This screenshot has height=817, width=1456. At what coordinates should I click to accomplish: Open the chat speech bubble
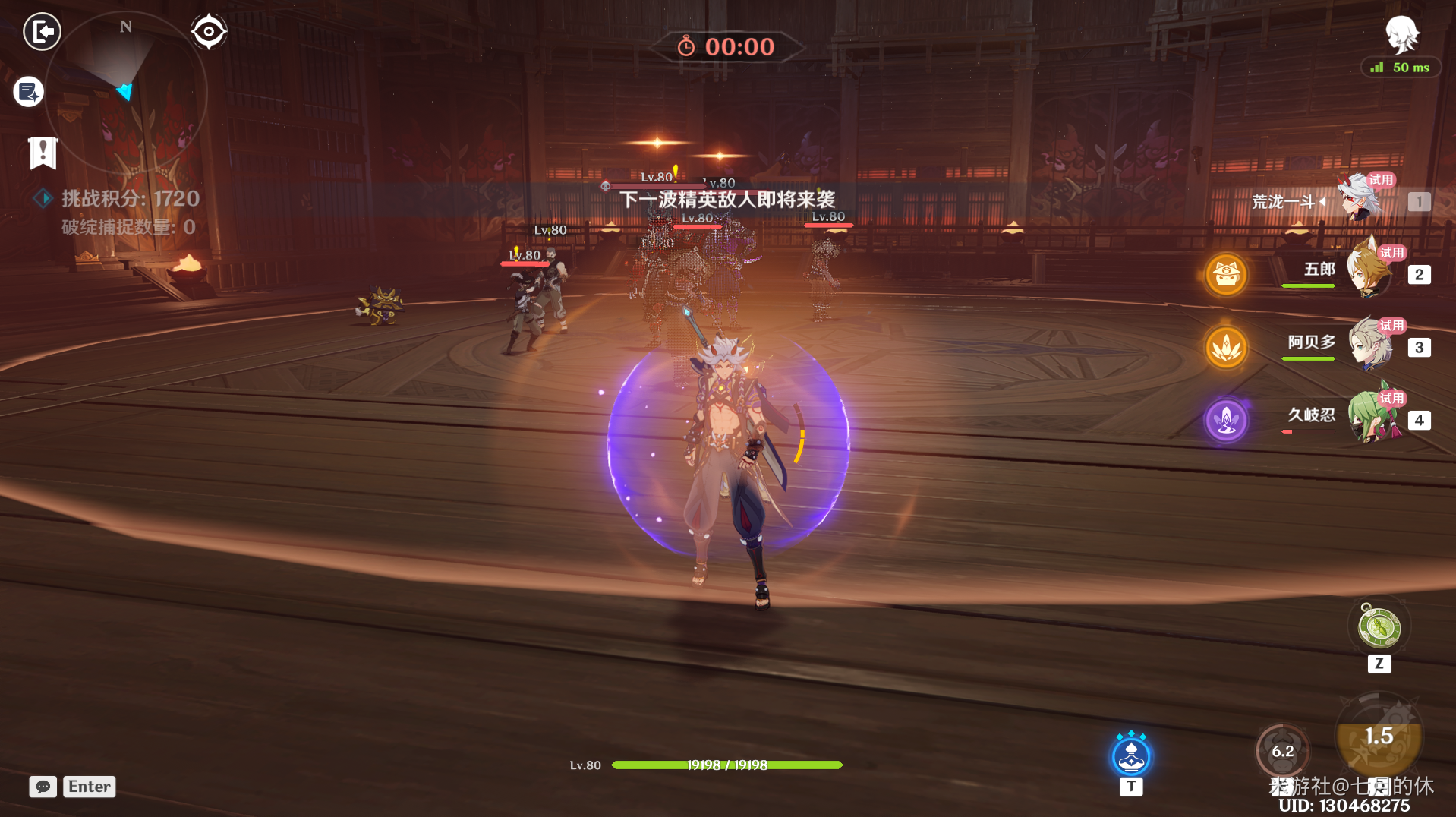(43, 787)
